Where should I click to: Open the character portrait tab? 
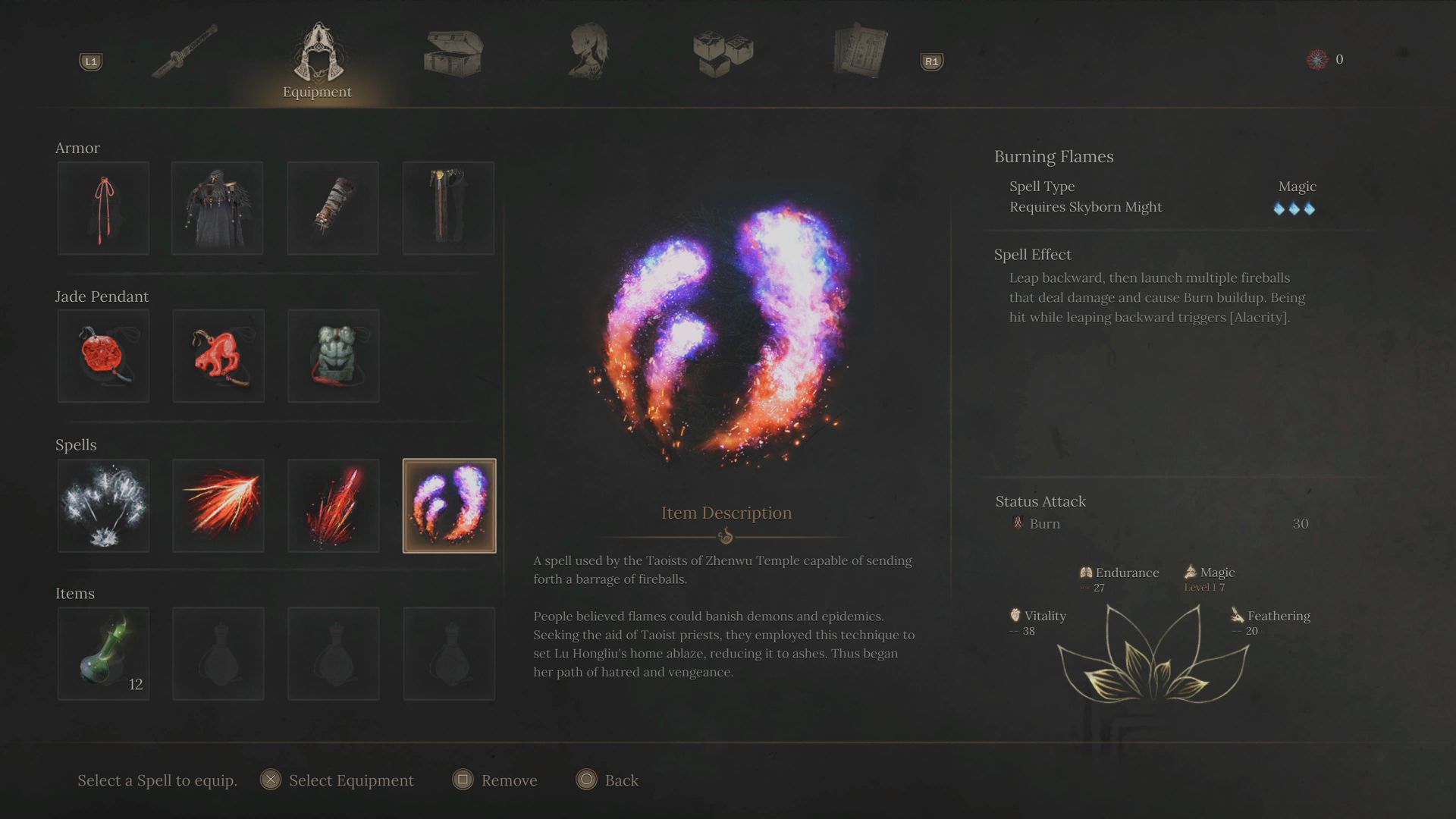pyautogui.click(x=588, y=52)
